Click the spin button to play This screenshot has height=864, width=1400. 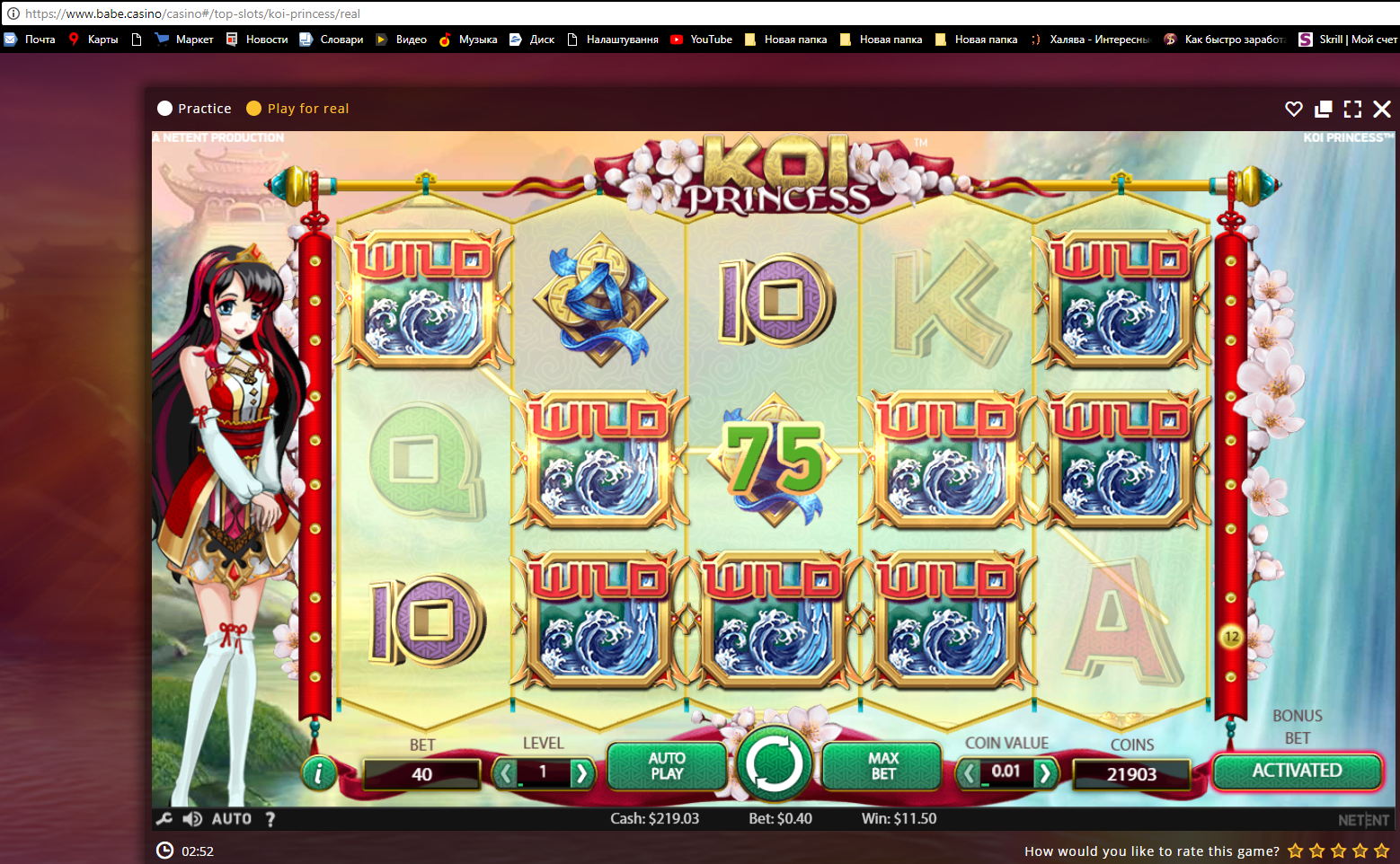click(775, 764)
